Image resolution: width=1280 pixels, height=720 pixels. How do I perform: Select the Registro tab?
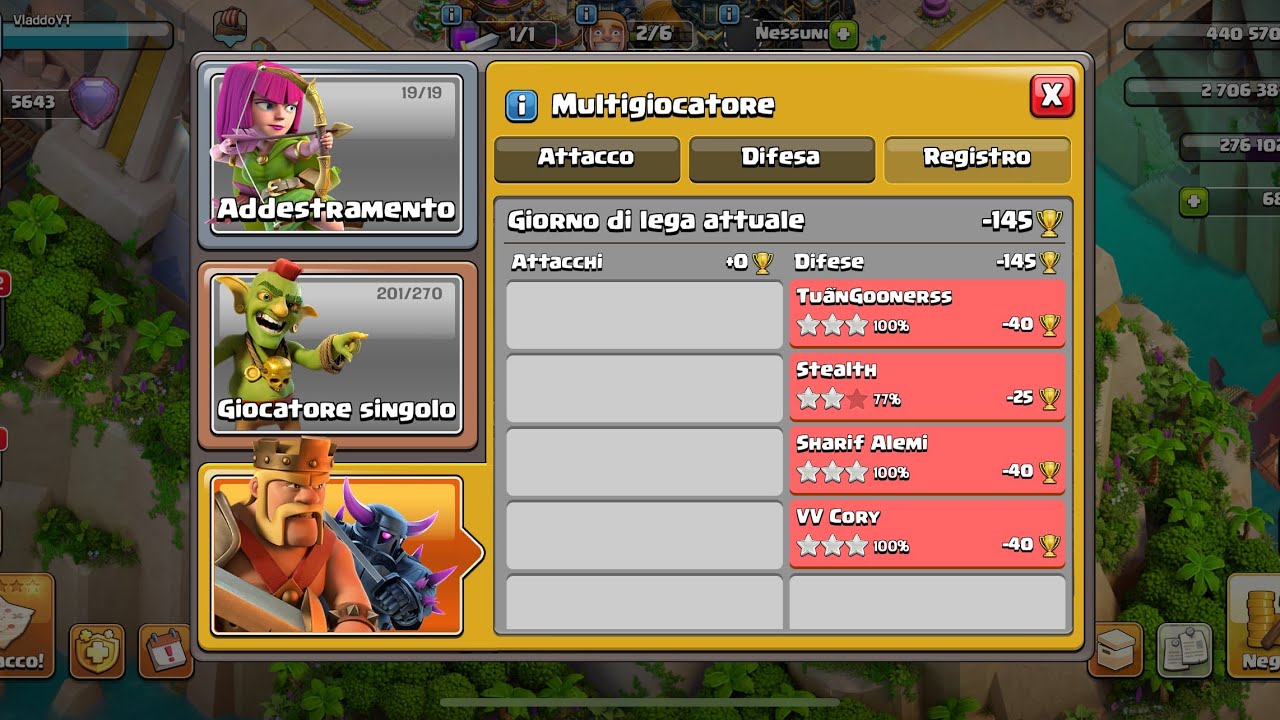[976, 157]
